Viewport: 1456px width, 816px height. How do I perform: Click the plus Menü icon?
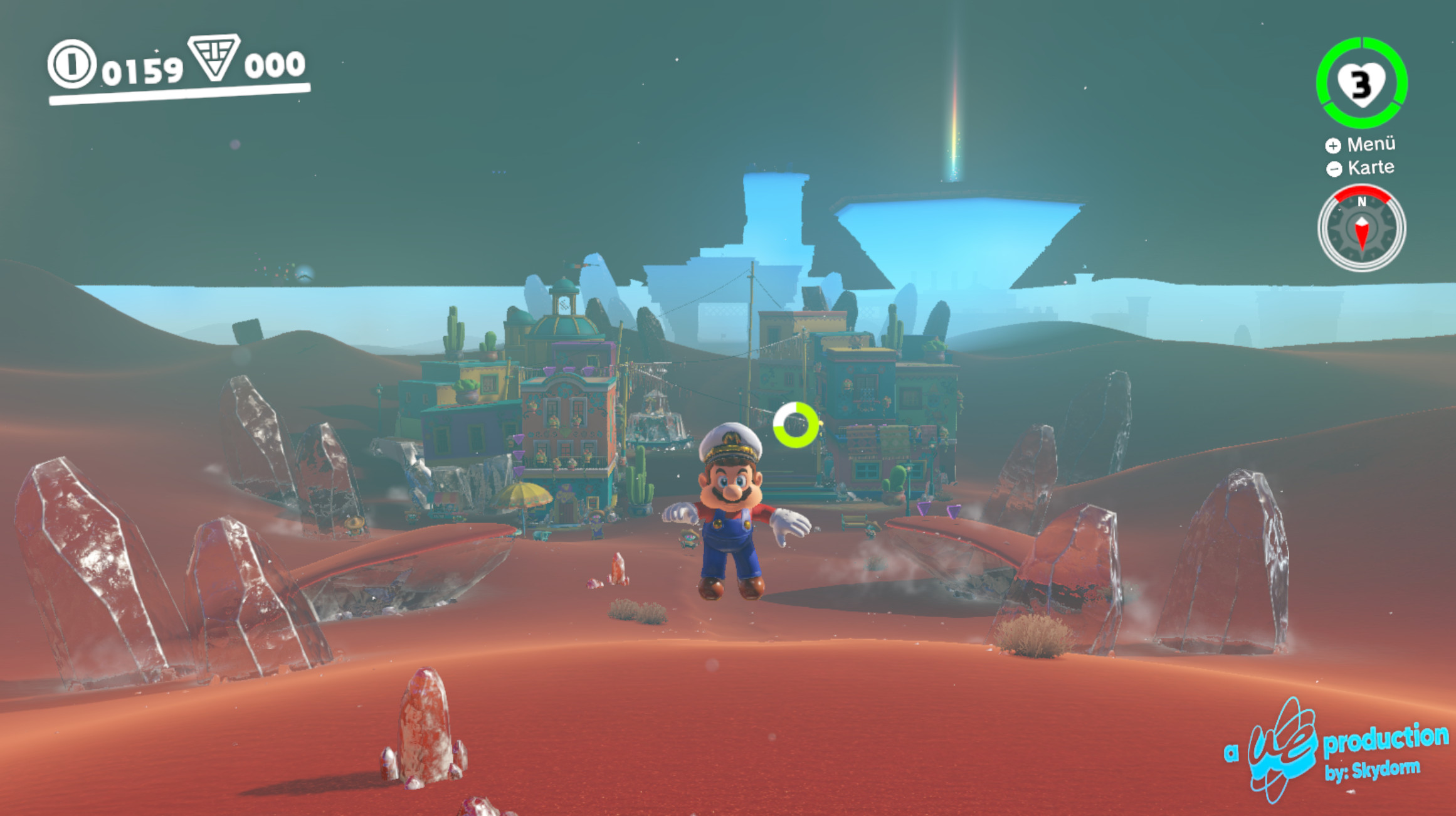[1334, 145]
